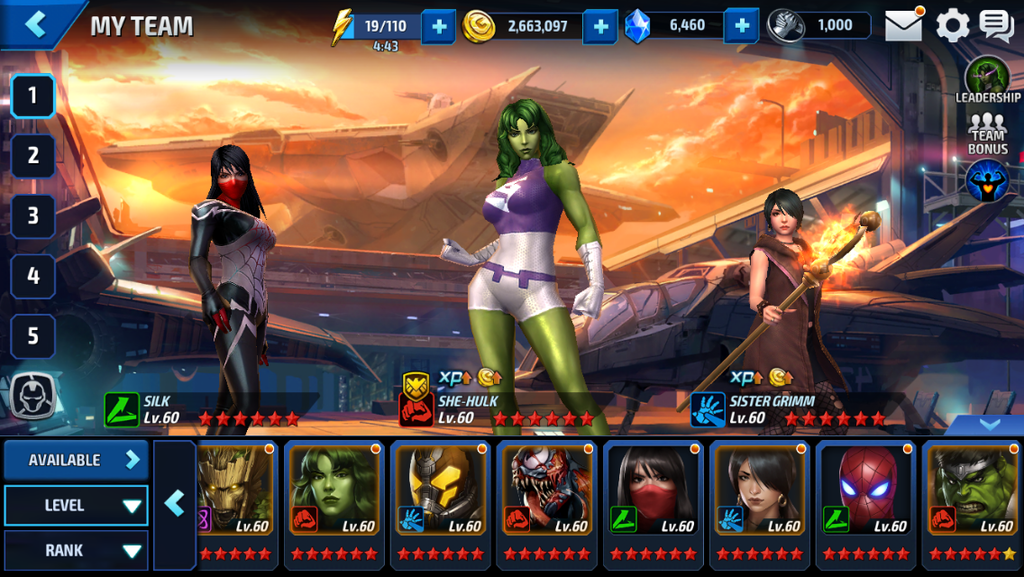
Task: Choose team slot 4
Action: tap(33, 276)
